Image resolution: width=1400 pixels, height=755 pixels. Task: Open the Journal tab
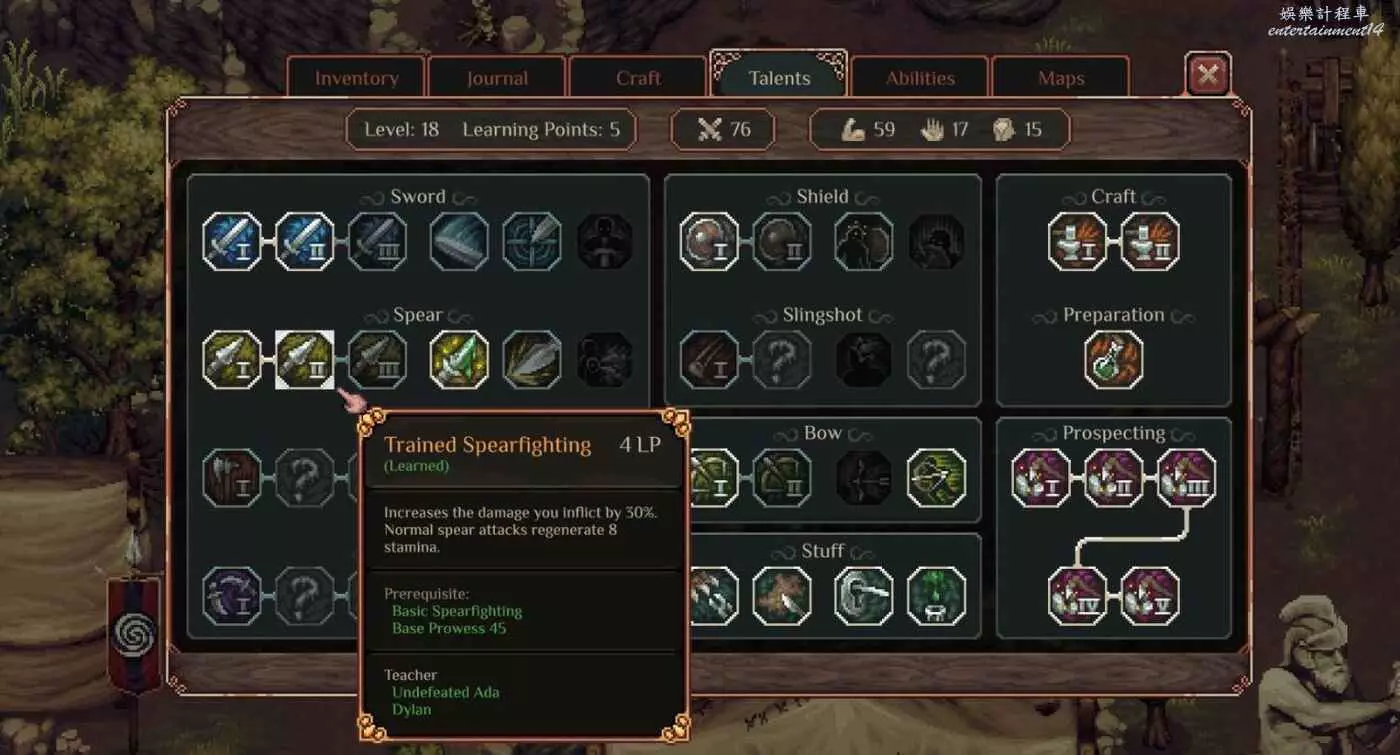[497, 78]
